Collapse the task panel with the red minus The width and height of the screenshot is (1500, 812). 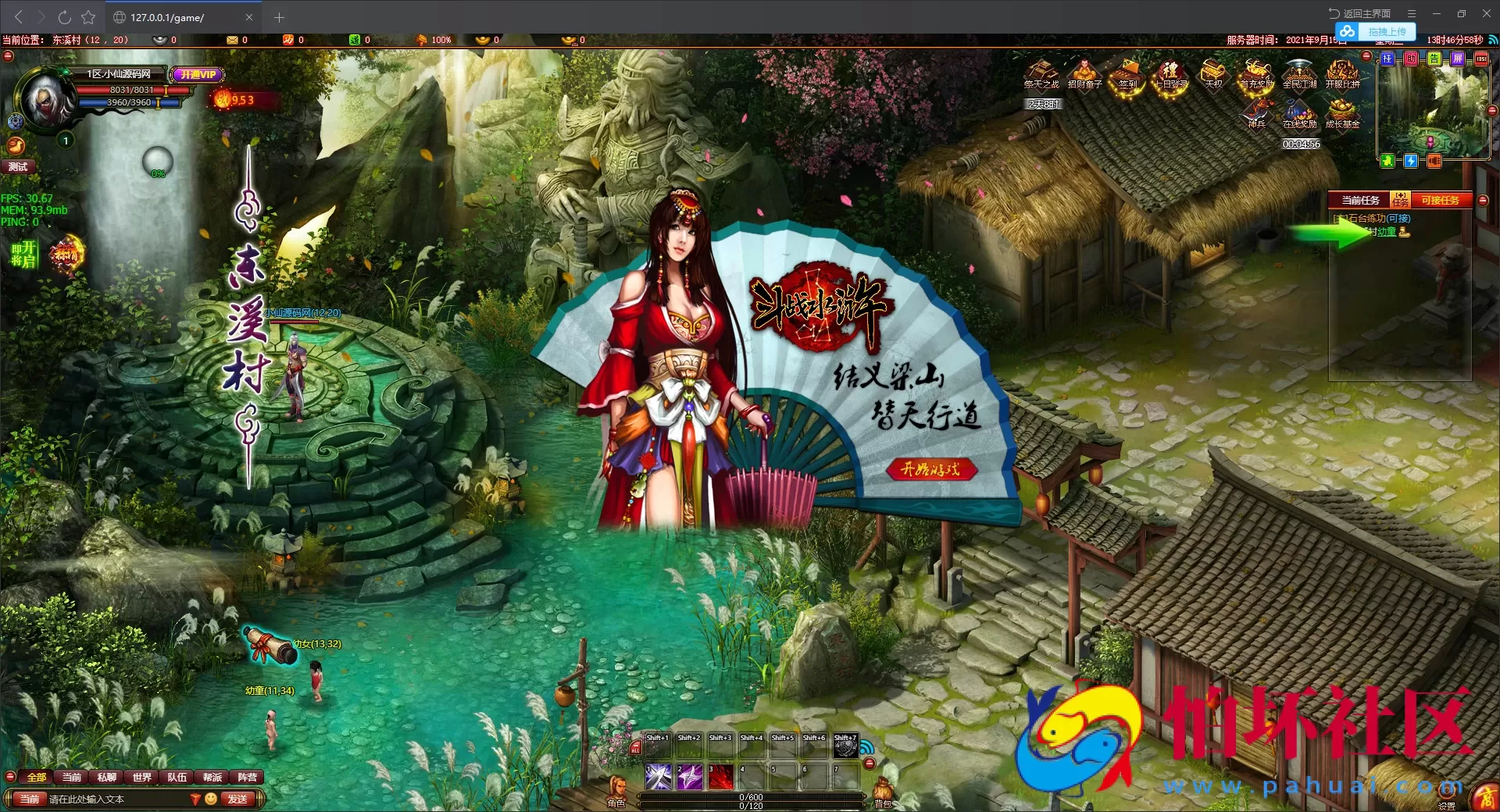pos(1482,200)
